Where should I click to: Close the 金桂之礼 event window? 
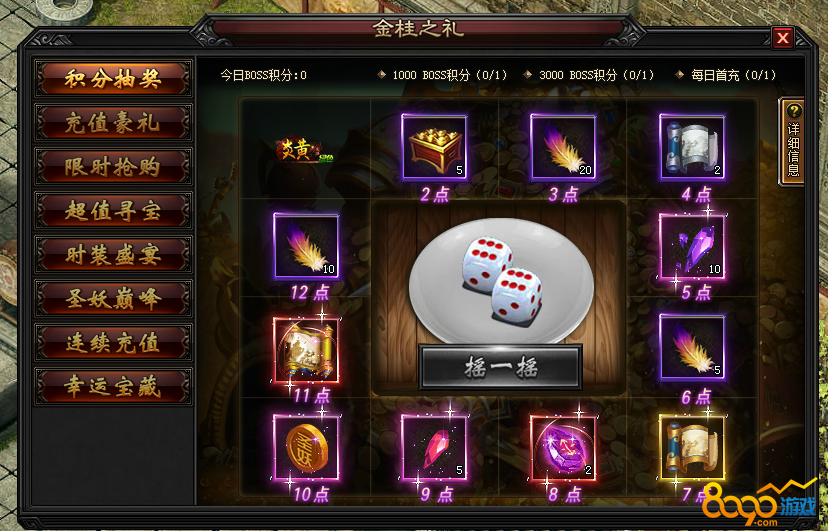[782, 38]
